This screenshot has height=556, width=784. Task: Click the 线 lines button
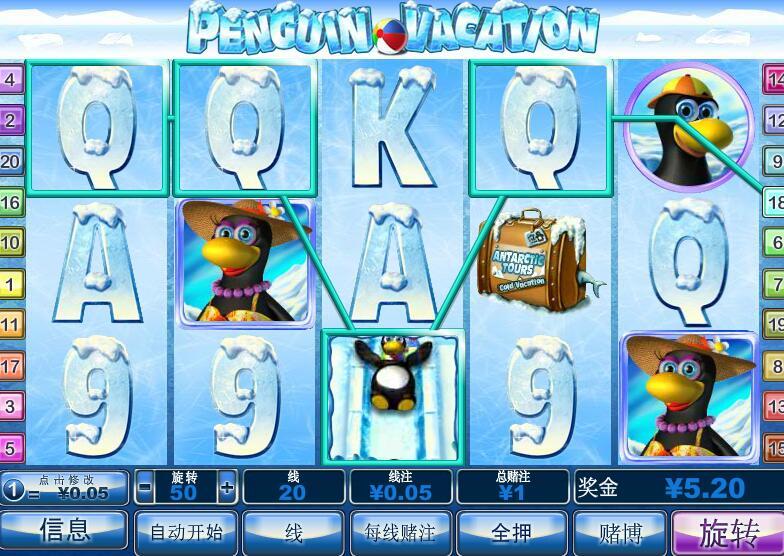click(294, 532)
